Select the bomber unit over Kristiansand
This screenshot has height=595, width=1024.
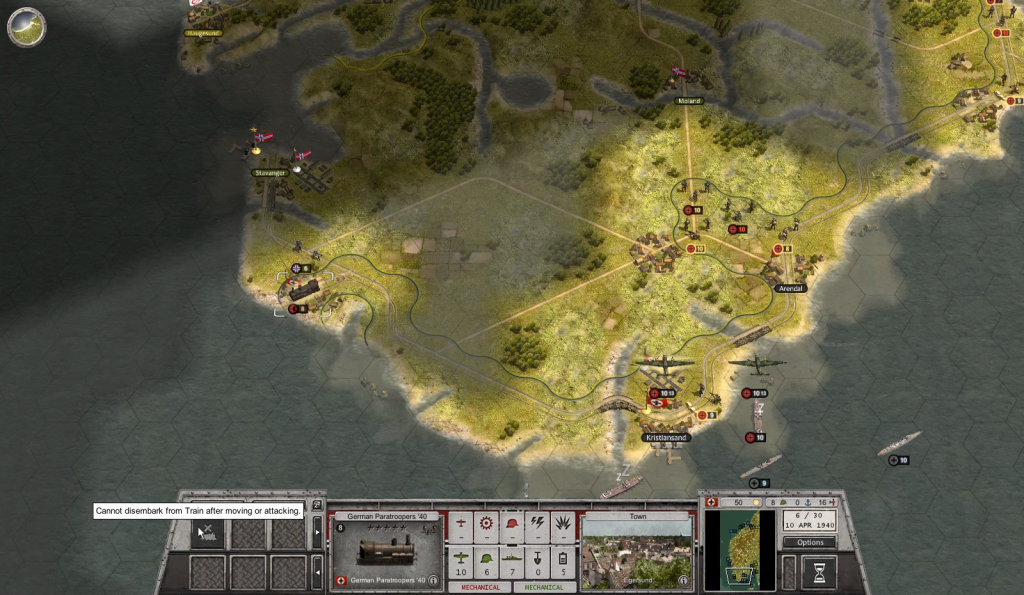click(665, 362)
